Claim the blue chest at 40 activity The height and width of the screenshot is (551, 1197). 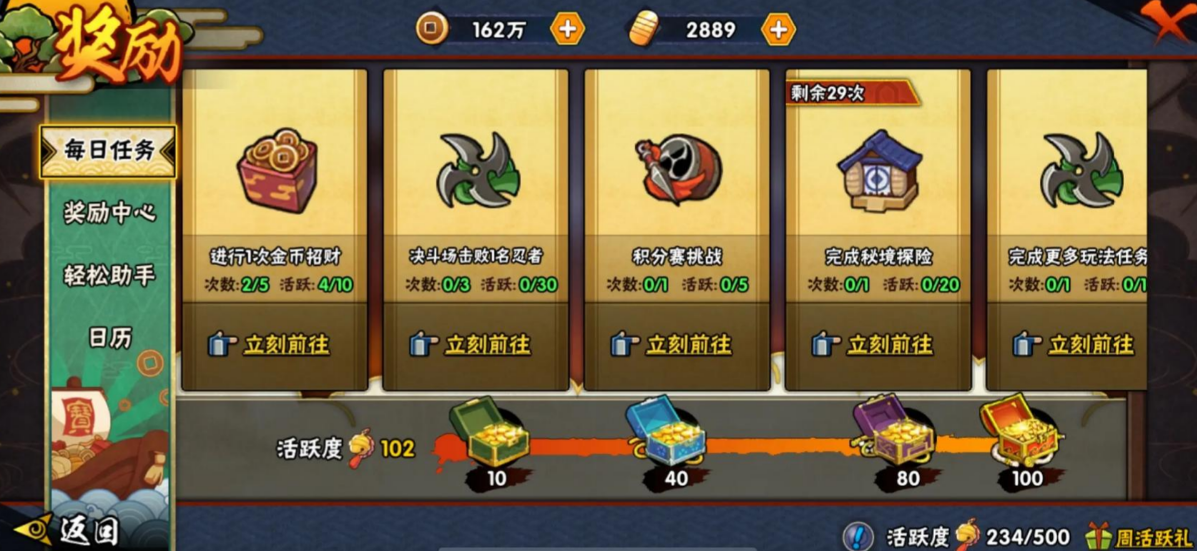[667, 433]
